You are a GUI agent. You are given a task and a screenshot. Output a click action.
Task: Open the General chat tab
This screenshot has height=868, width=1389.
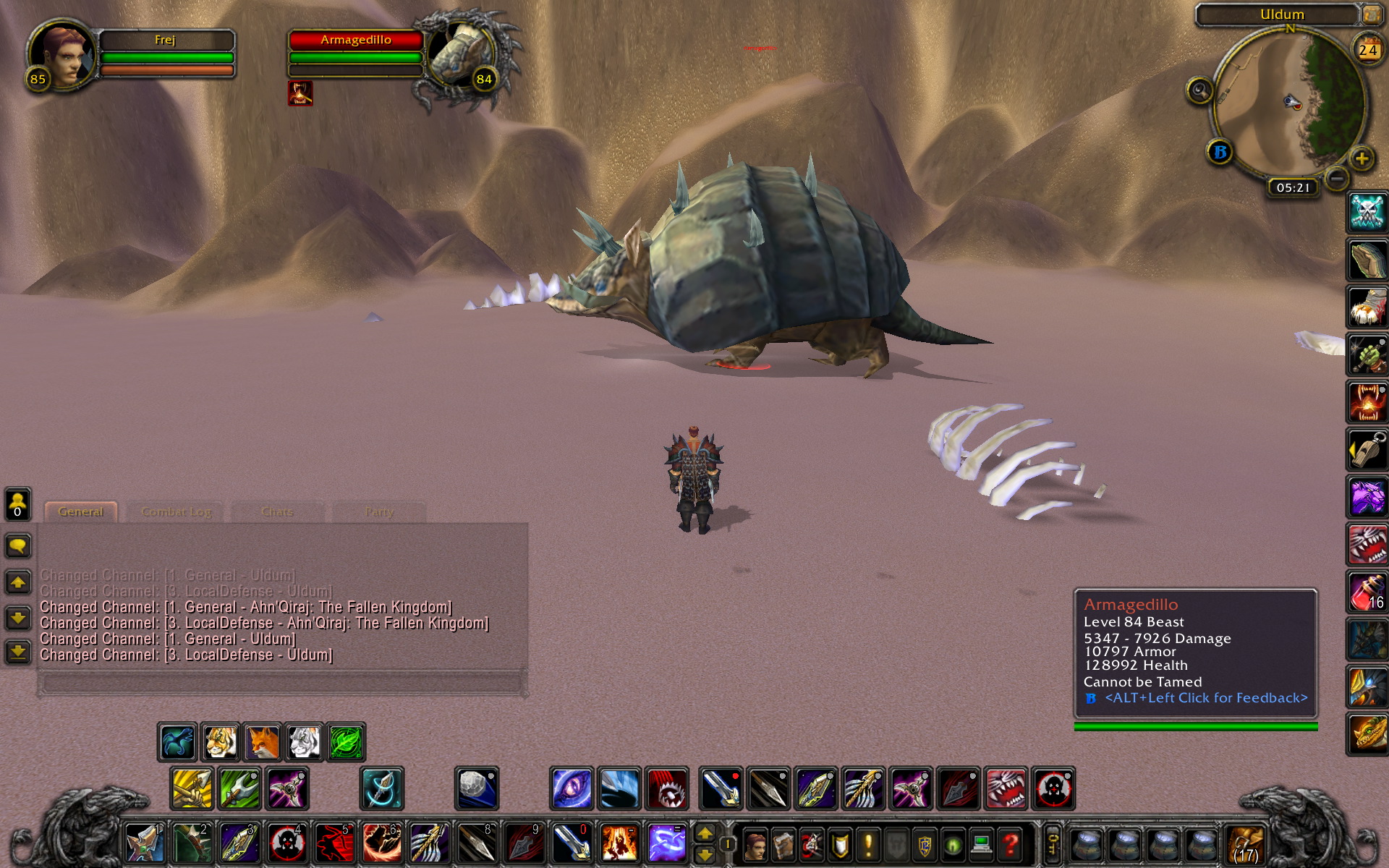tap(80, 511)
